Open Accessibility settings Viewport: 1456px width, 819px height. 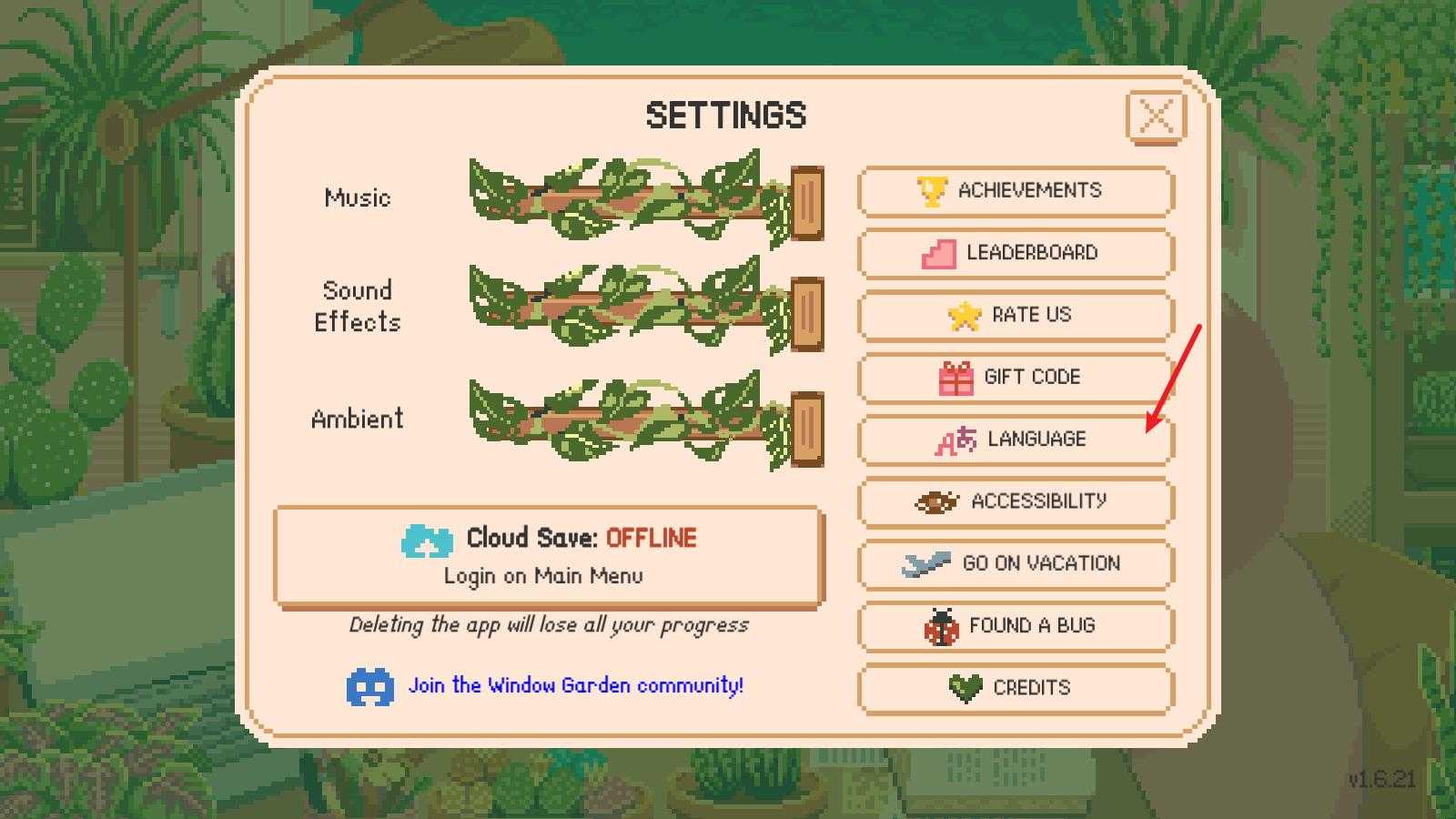click(1016, 501)
